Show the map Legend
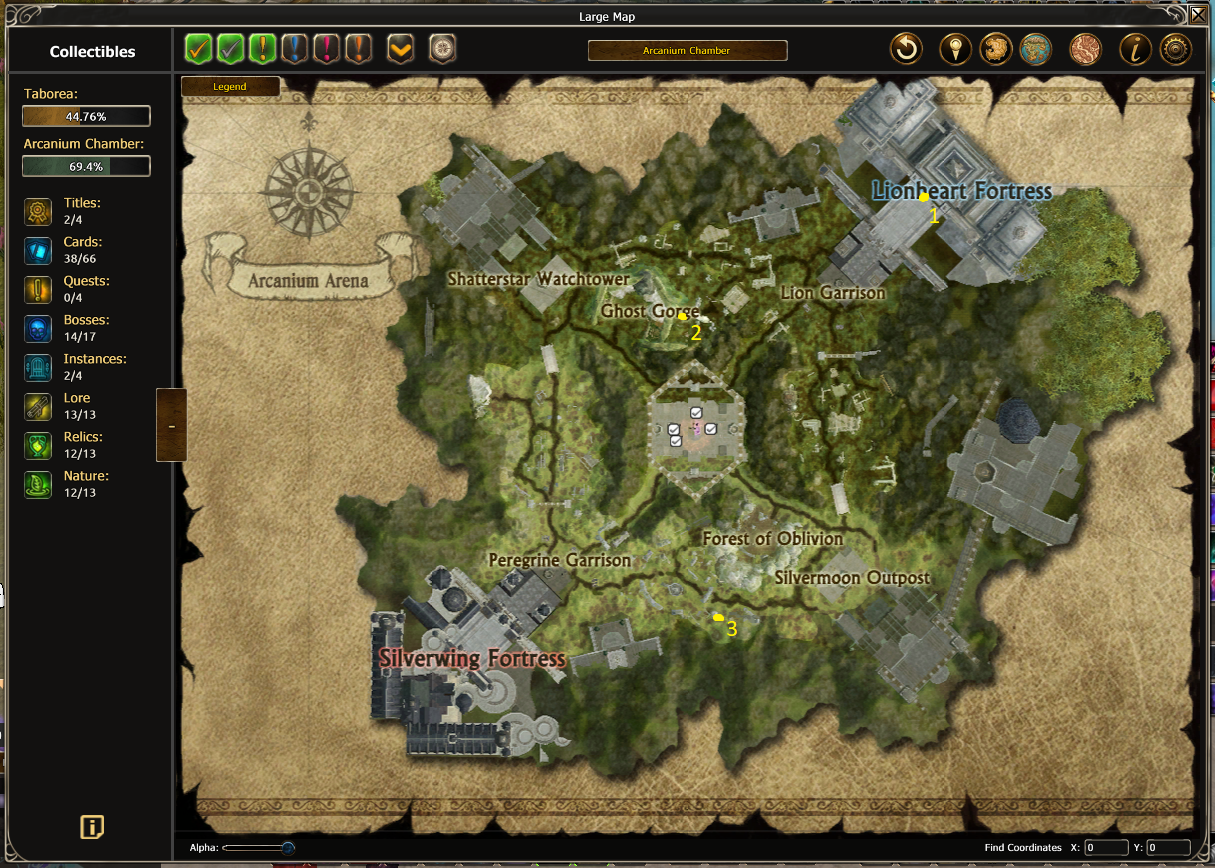This screenshot has height=868, width=1215. point(230,87)
